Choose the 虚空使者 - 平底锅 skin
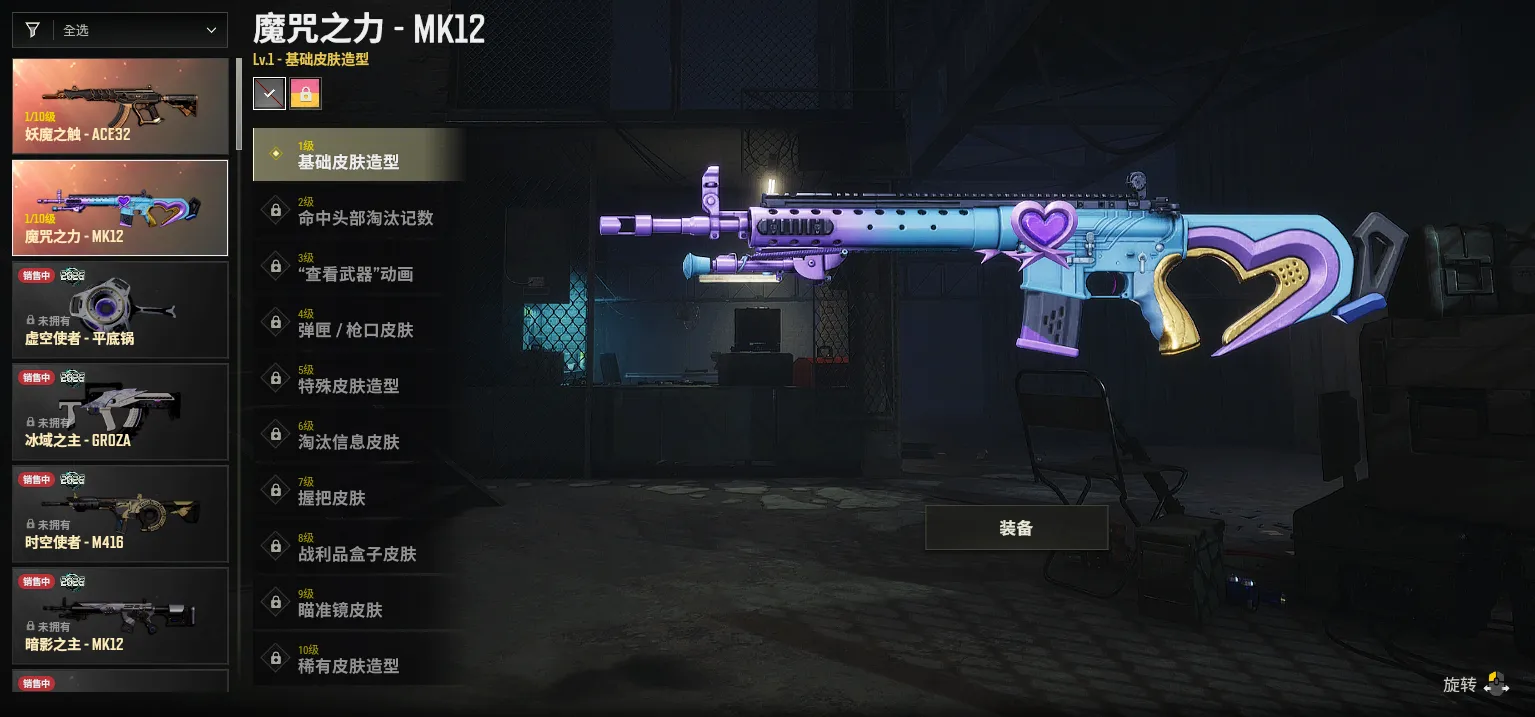This screenshot has width=1535, height=717. click(120, 310)
